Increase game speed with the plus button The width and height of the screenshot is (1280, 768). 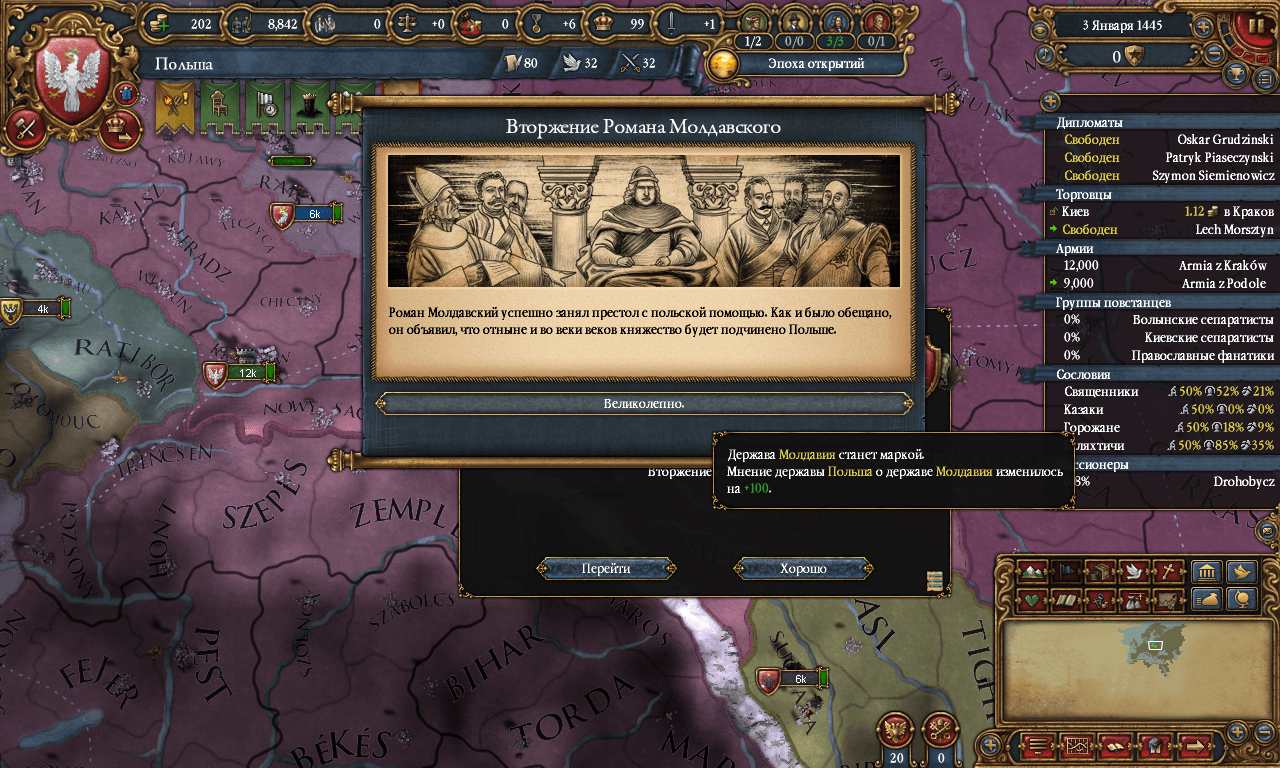click(1204, 27)
